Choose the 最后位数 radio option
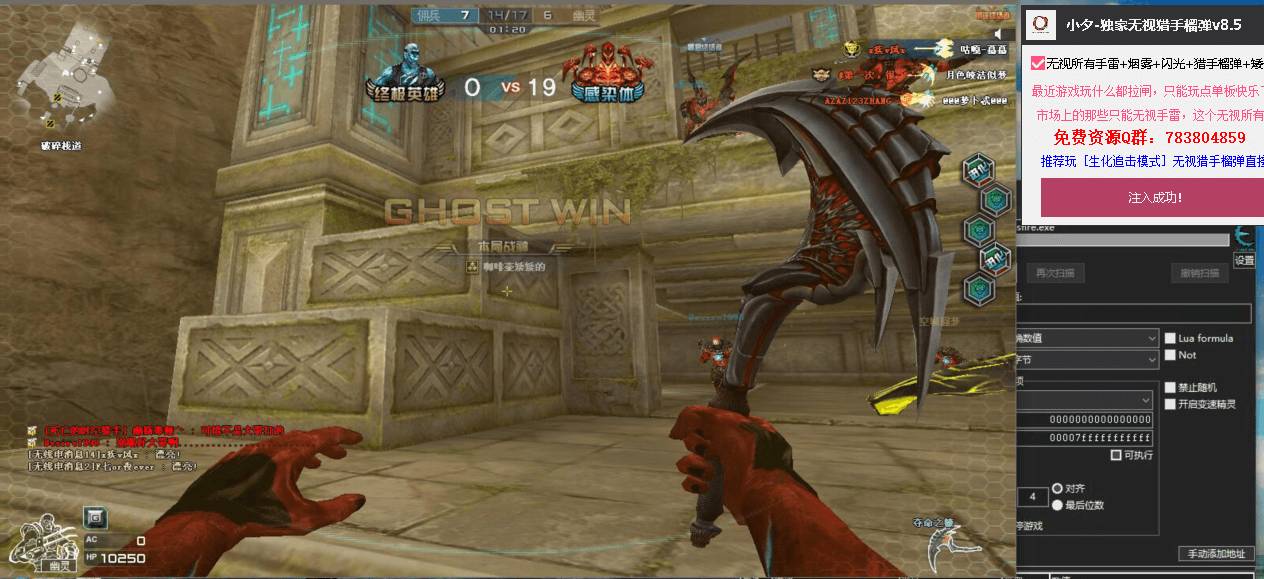 tap(1057, 505)
